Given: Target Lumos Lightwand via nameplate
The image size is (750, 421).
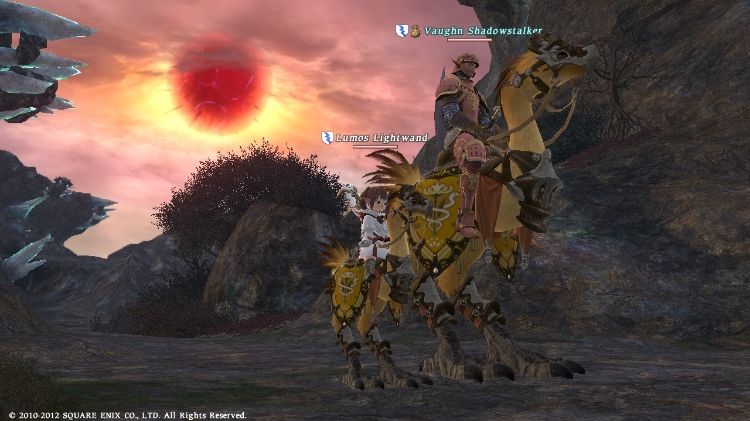Looking at the screenshot, I should [381, 138].
